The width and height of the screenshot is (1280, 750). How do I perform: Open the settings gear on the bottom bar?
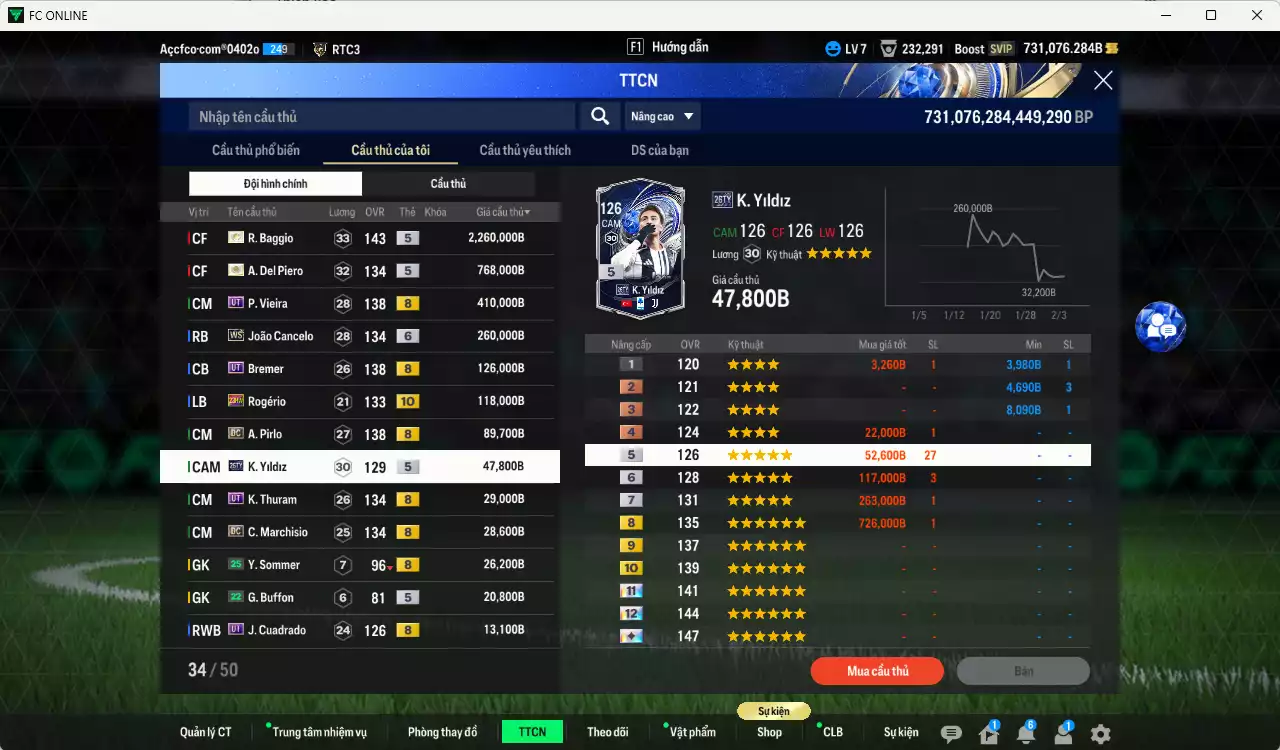click(1101, 731)
